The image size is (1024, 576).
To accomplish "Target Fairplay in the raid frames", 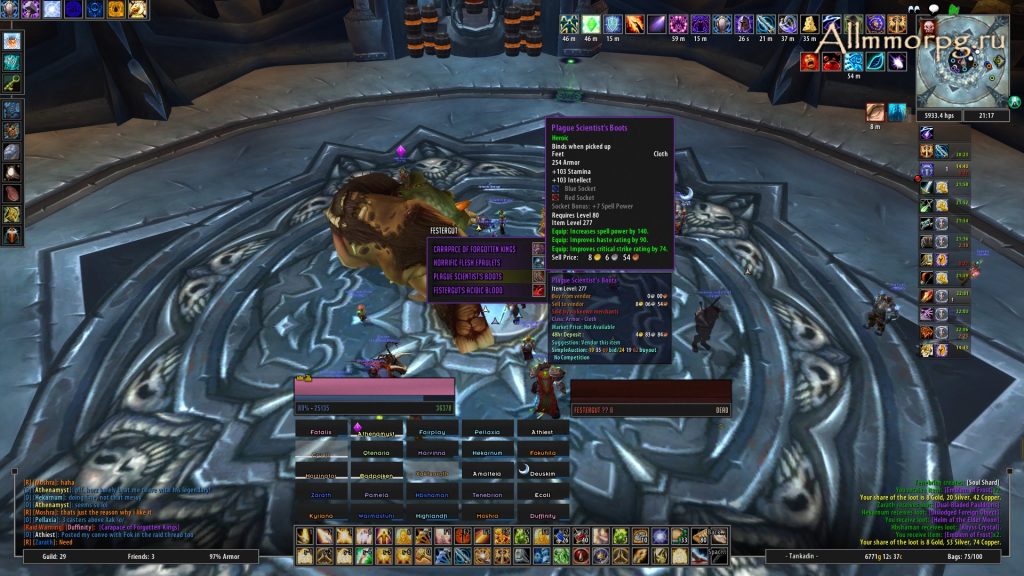I will (433, 431).
